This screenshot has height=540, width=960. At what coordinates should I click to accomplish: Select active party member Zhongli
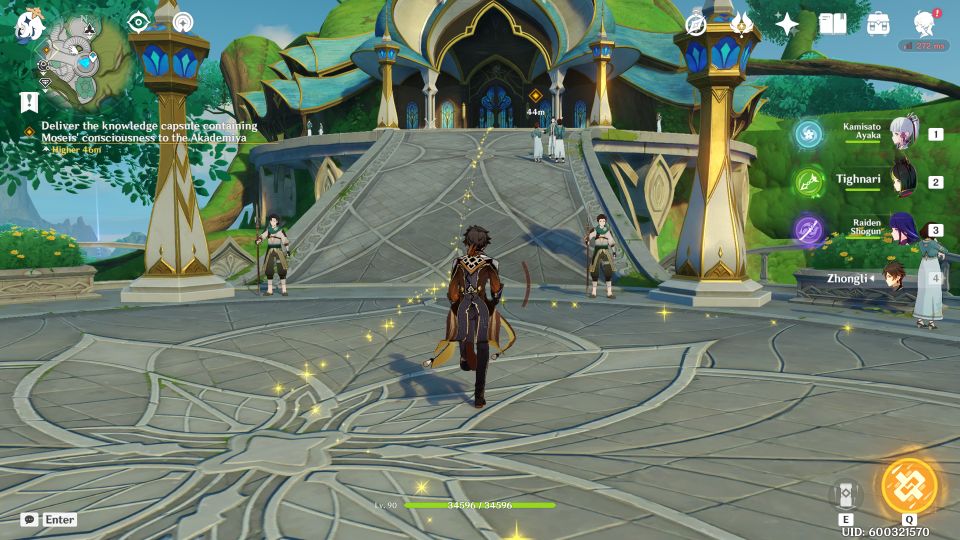pos(905,278)
